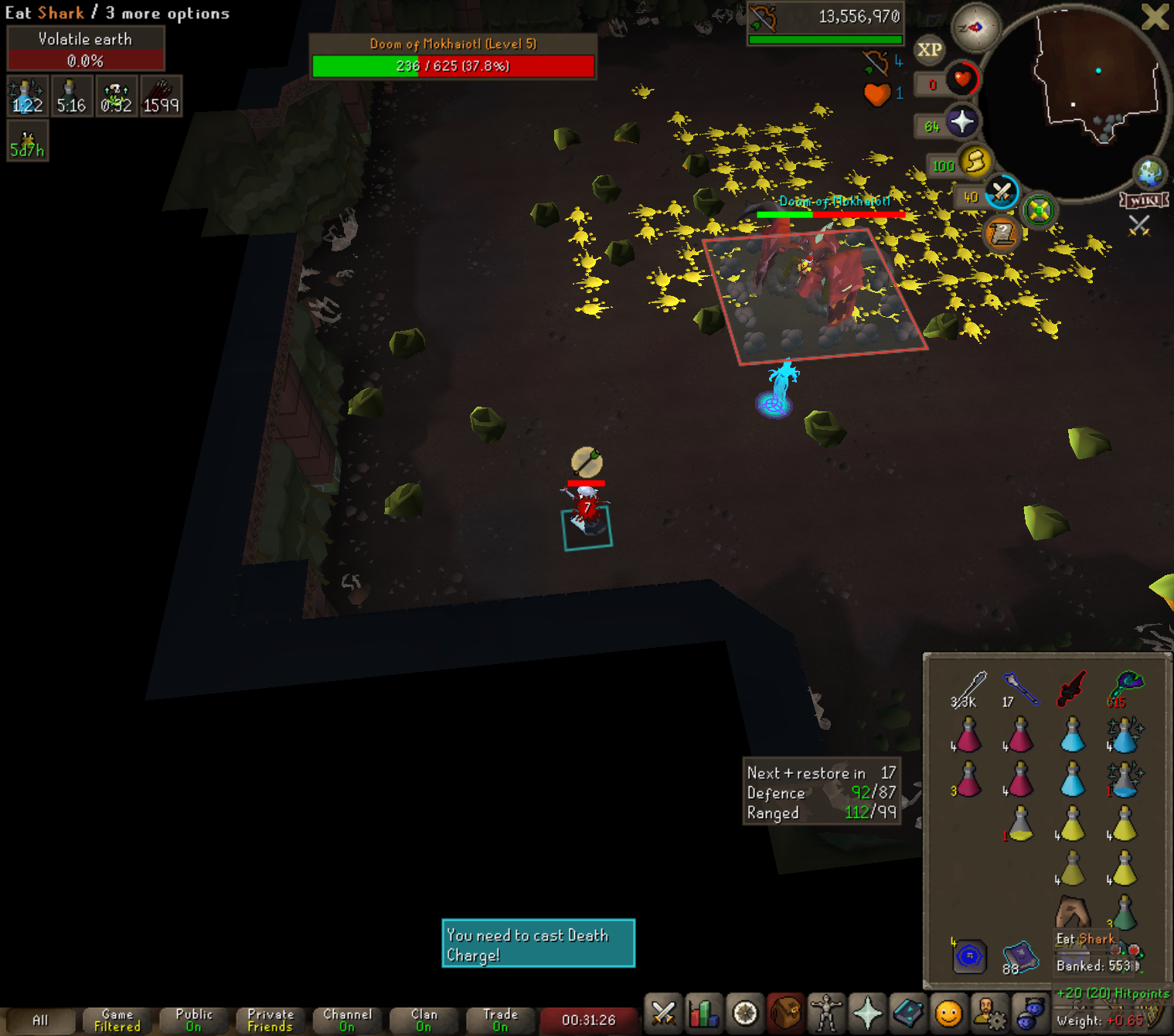Screen dimensions: 1174x1036
Task: Open the Emotes smiley face tab
Action: (x=948, y=1013)
